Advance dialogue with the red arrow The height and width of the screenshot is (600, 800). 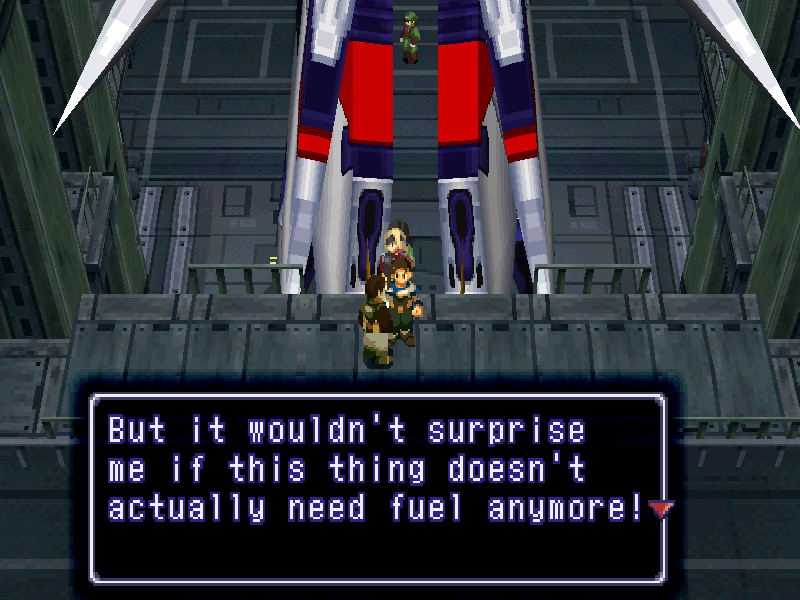(x=660, y=510)
